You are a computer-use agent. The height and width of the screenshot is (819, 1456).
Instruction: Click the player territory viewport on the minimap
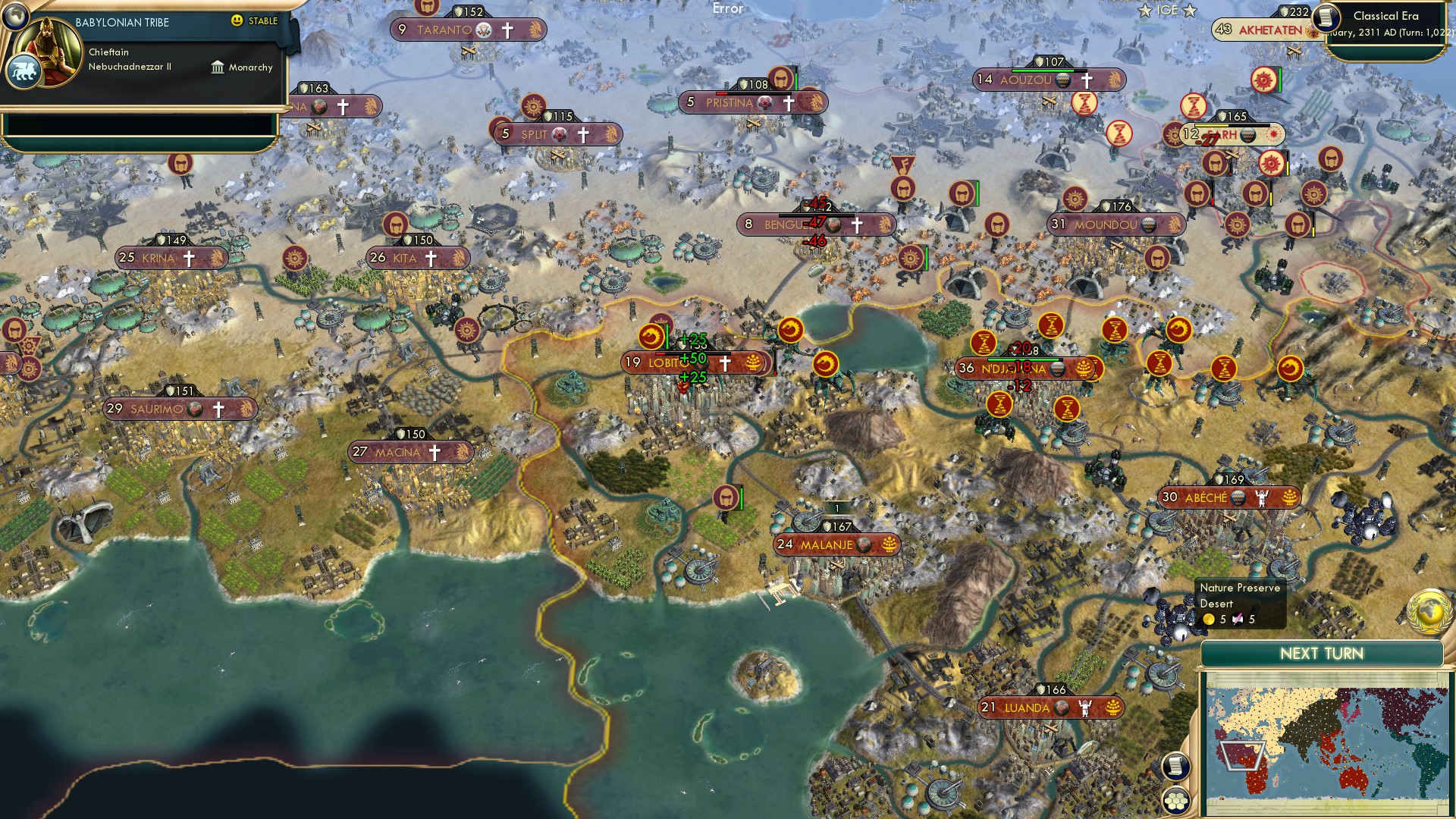[1244, 756]
